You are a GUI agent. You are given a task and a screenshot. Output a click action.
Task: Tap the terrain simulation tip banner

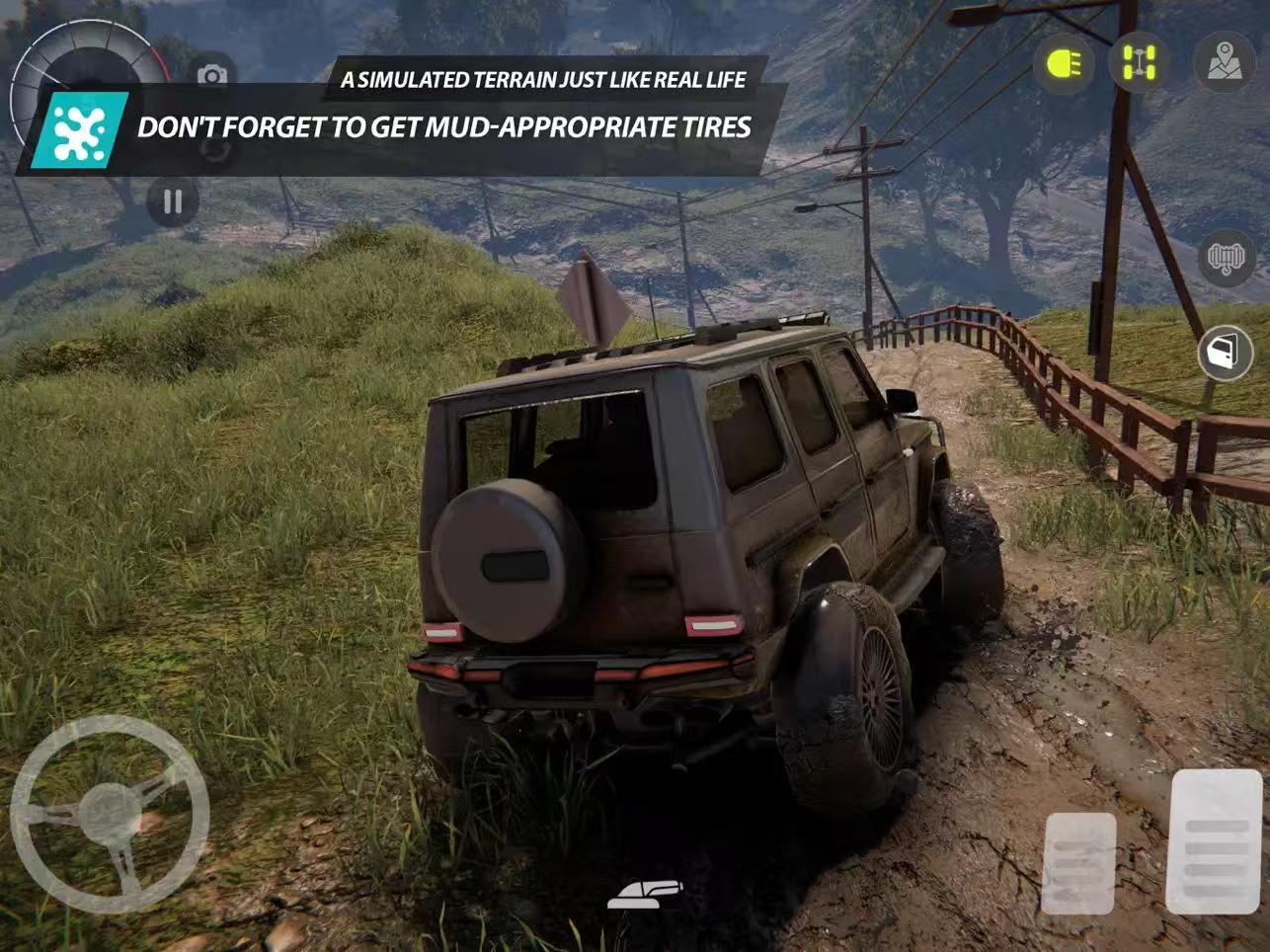(543, 81)
